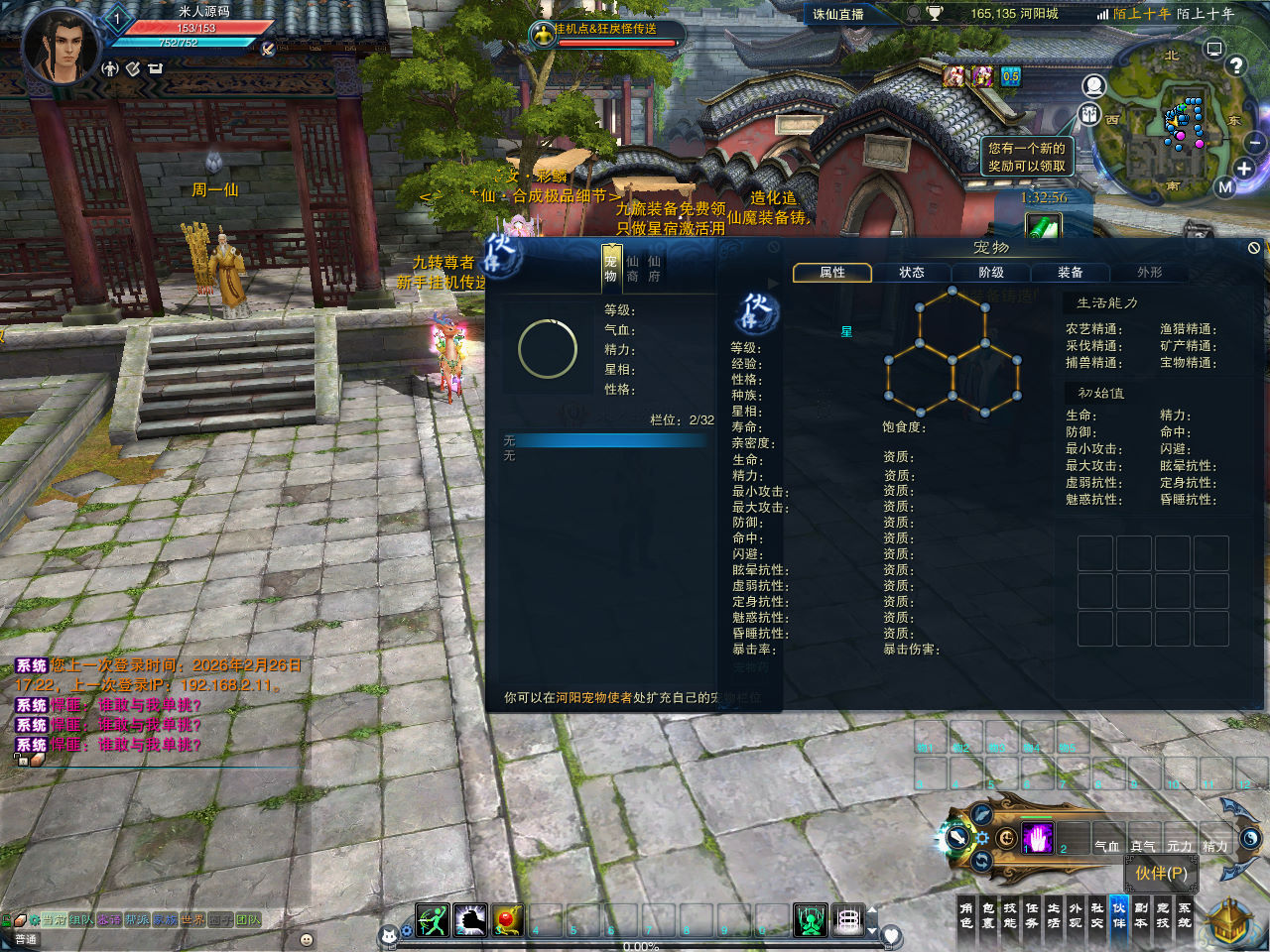This screenshot has width=1270, height=952.
Task: Open the 诛仙直播 livestream button
Action: click(837, 14)
